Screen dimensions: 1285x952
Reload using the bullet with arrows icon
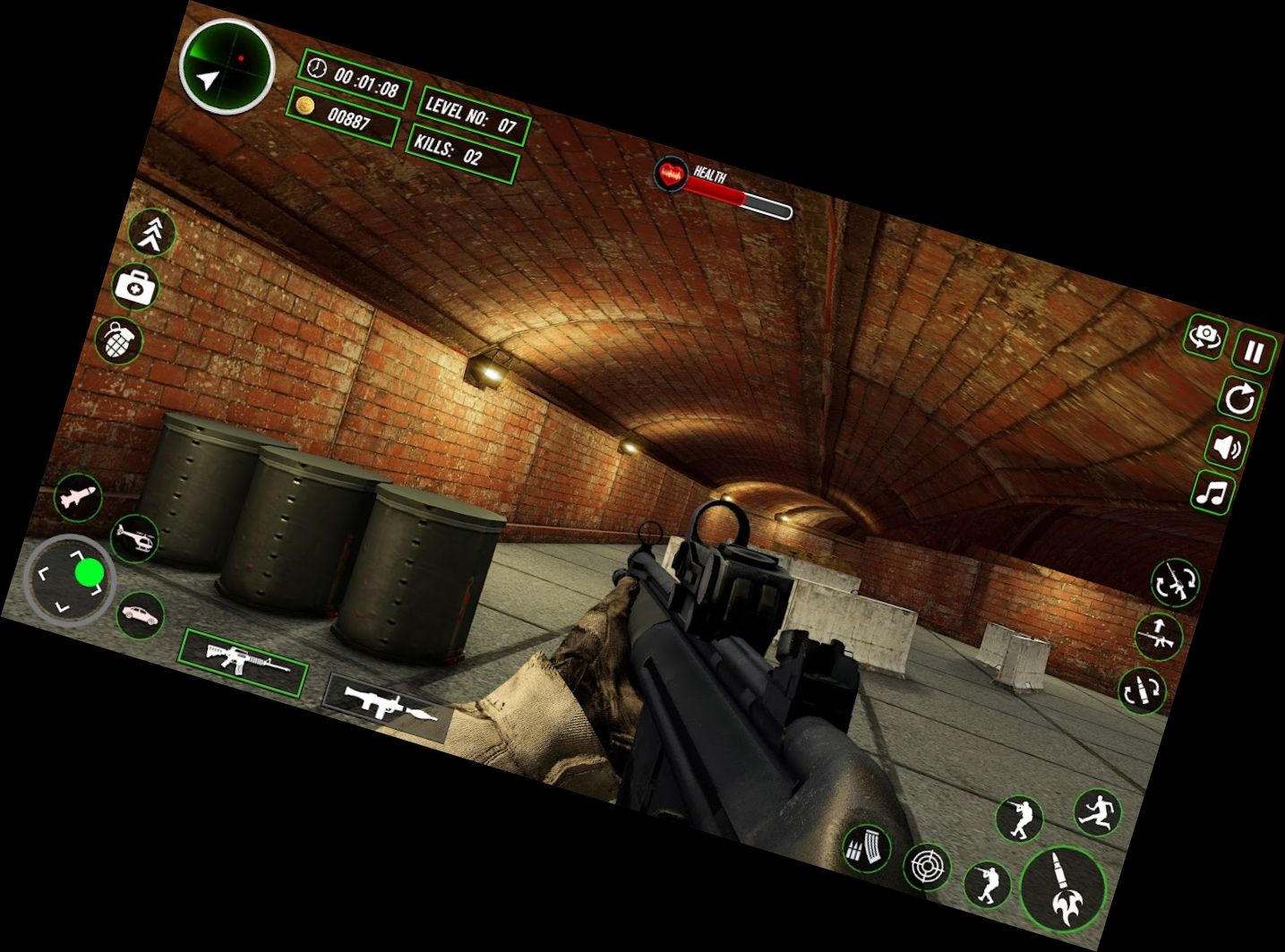[x=1143, y=690]
